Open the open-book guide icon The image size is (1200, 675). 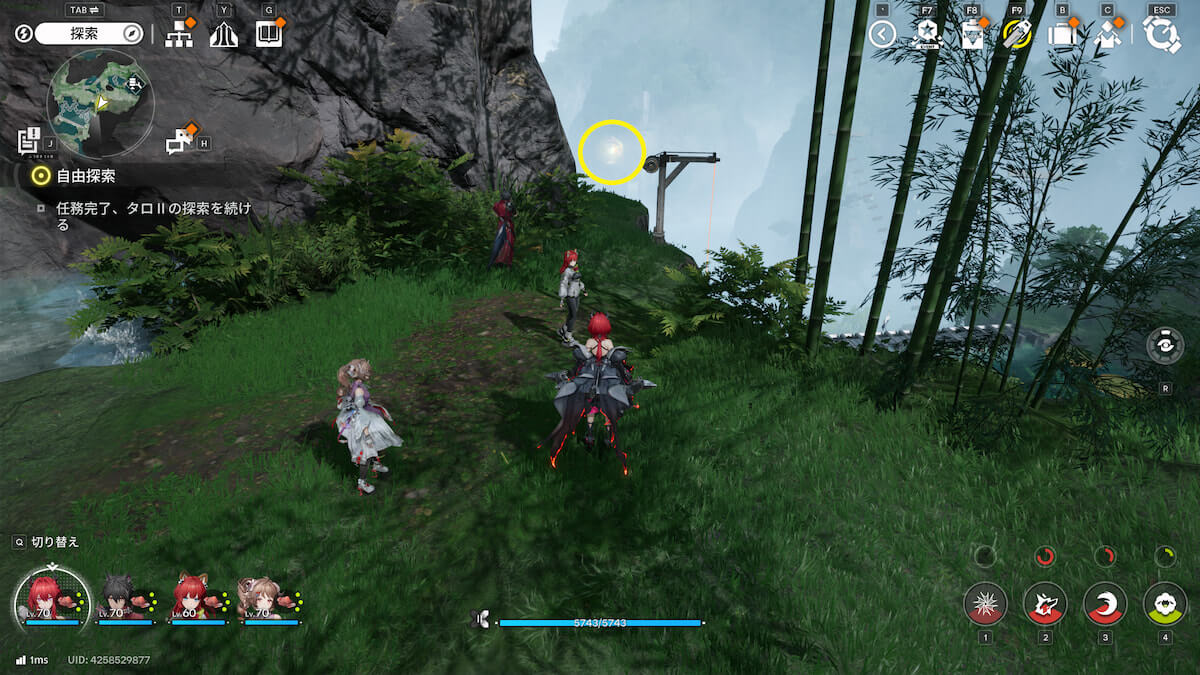[x=269, y=34]
